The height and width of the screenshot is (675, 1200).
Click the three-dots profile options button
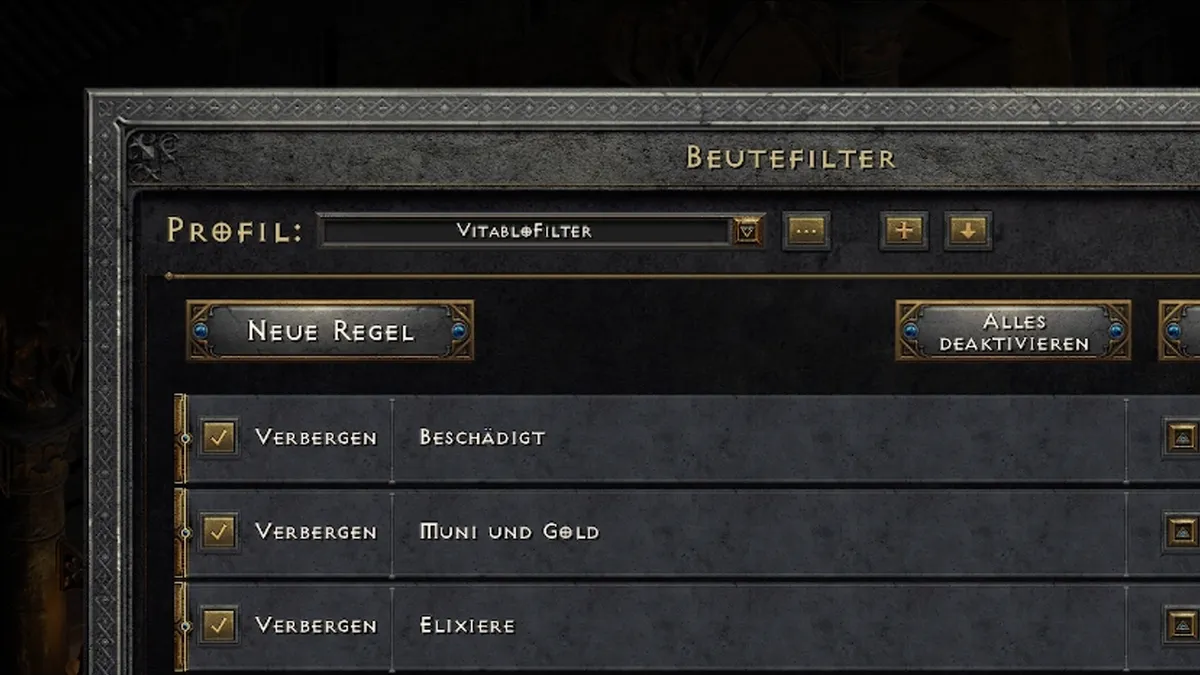[806, 232]
